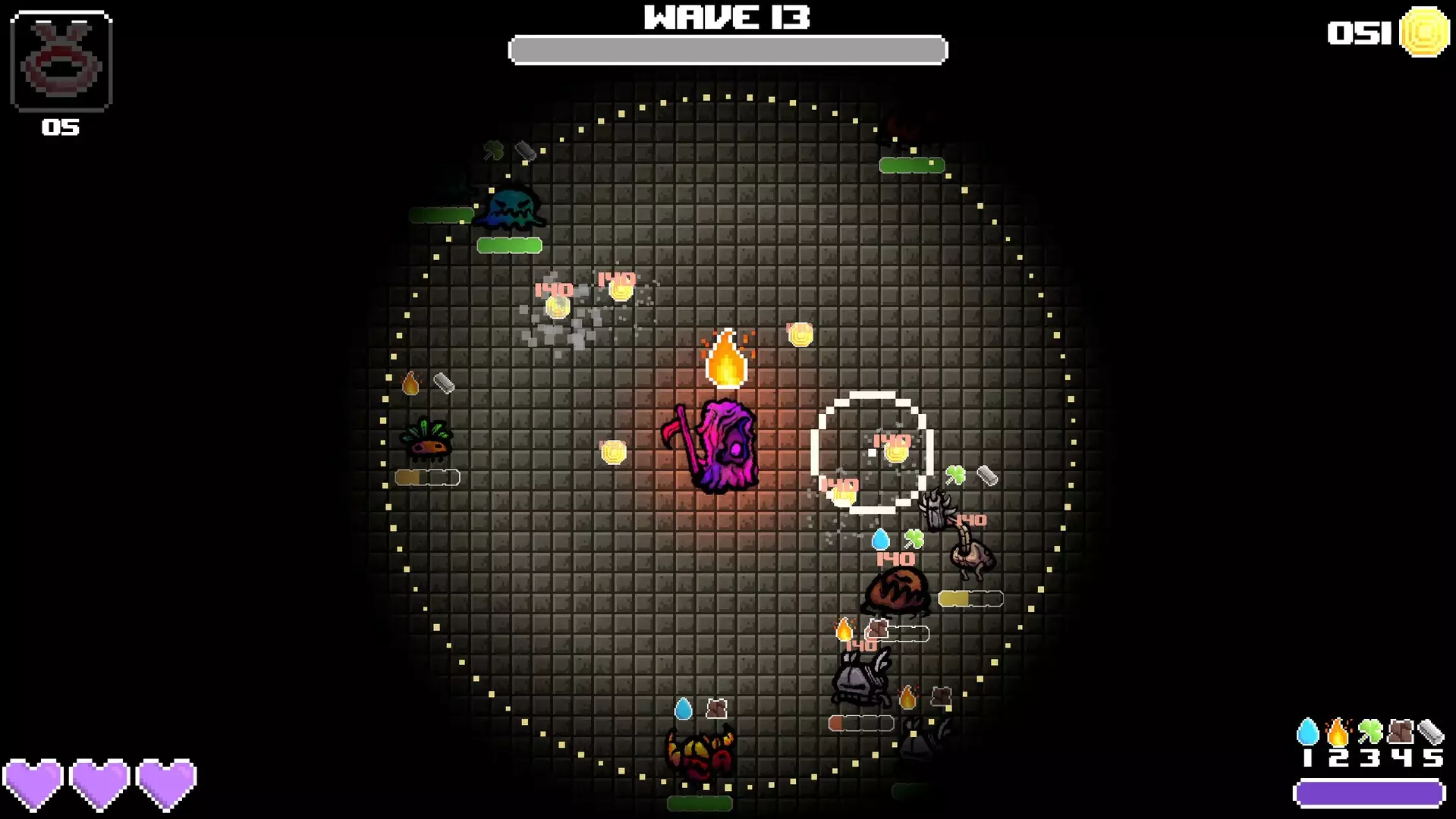Select the WAVE 13 title text
The width and height of the screenshot is (1456, 819).
pos(726,15)
